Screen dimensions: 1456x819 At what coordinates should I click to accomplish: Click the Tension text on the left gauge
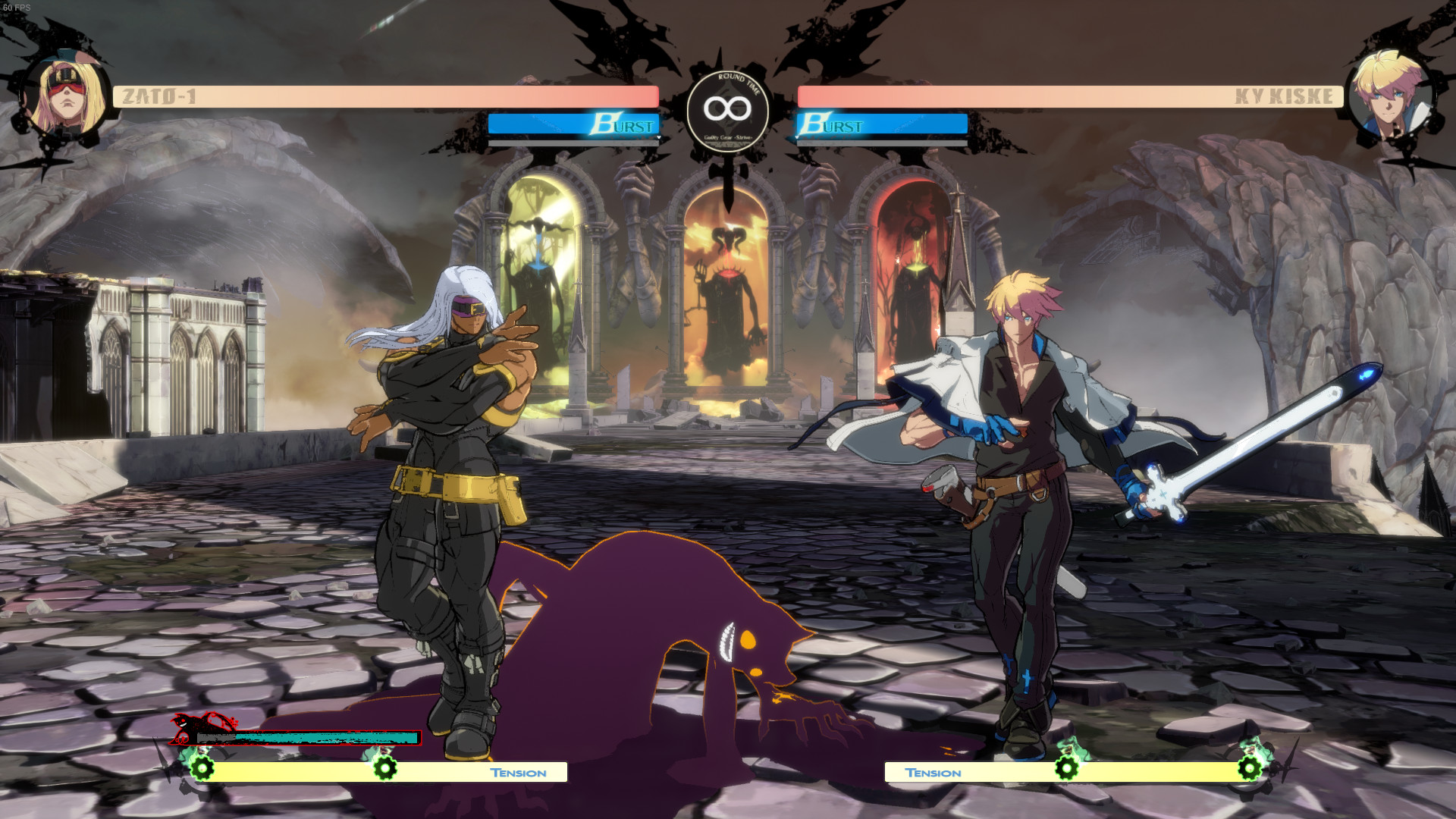518,772
